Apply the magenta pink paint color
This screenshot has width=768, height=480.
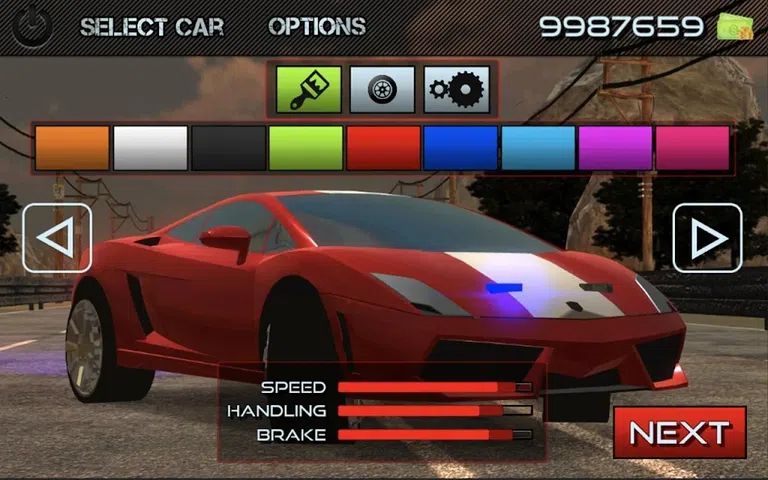(x=692, y=148)
